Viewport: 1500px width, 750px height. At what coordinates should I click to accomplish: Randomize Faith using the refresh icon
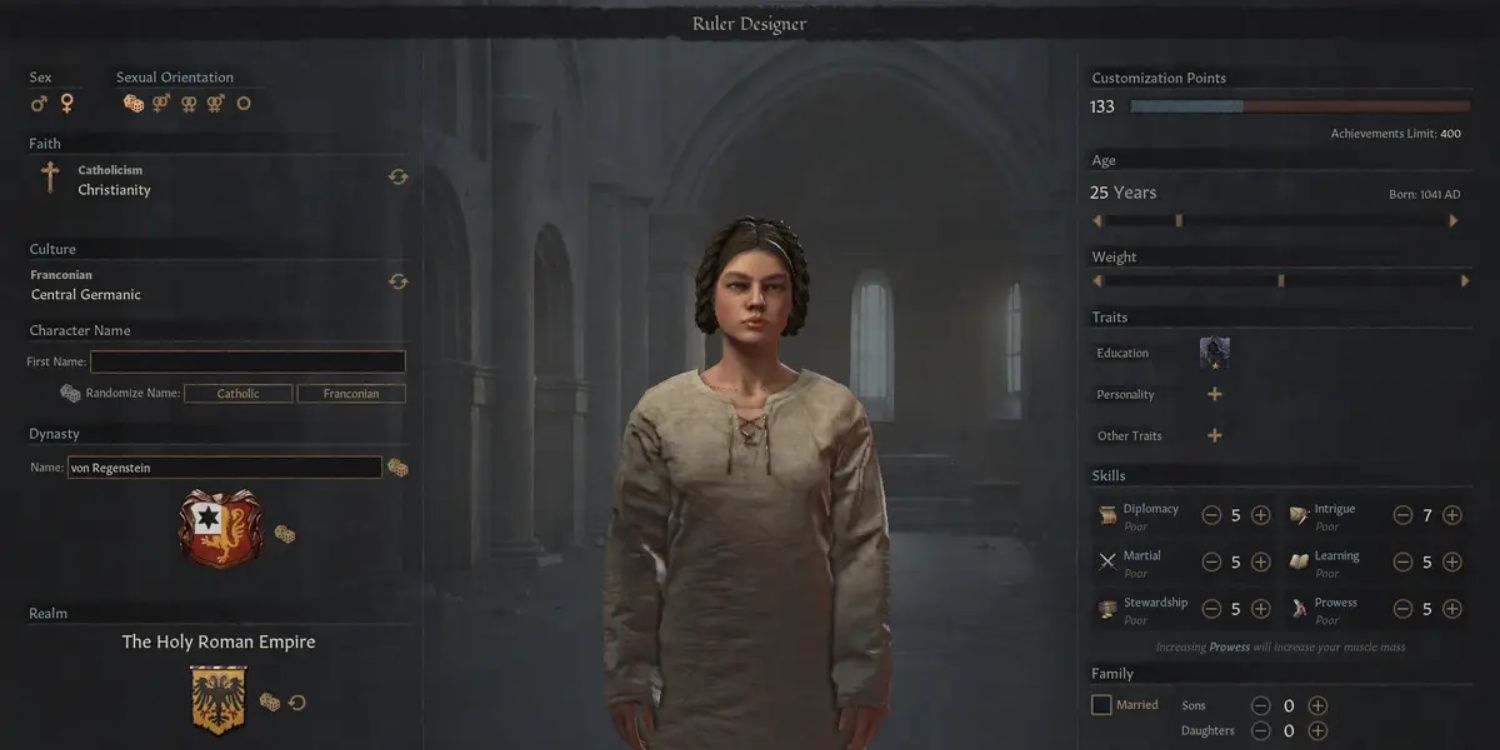(x=398, y=176)
